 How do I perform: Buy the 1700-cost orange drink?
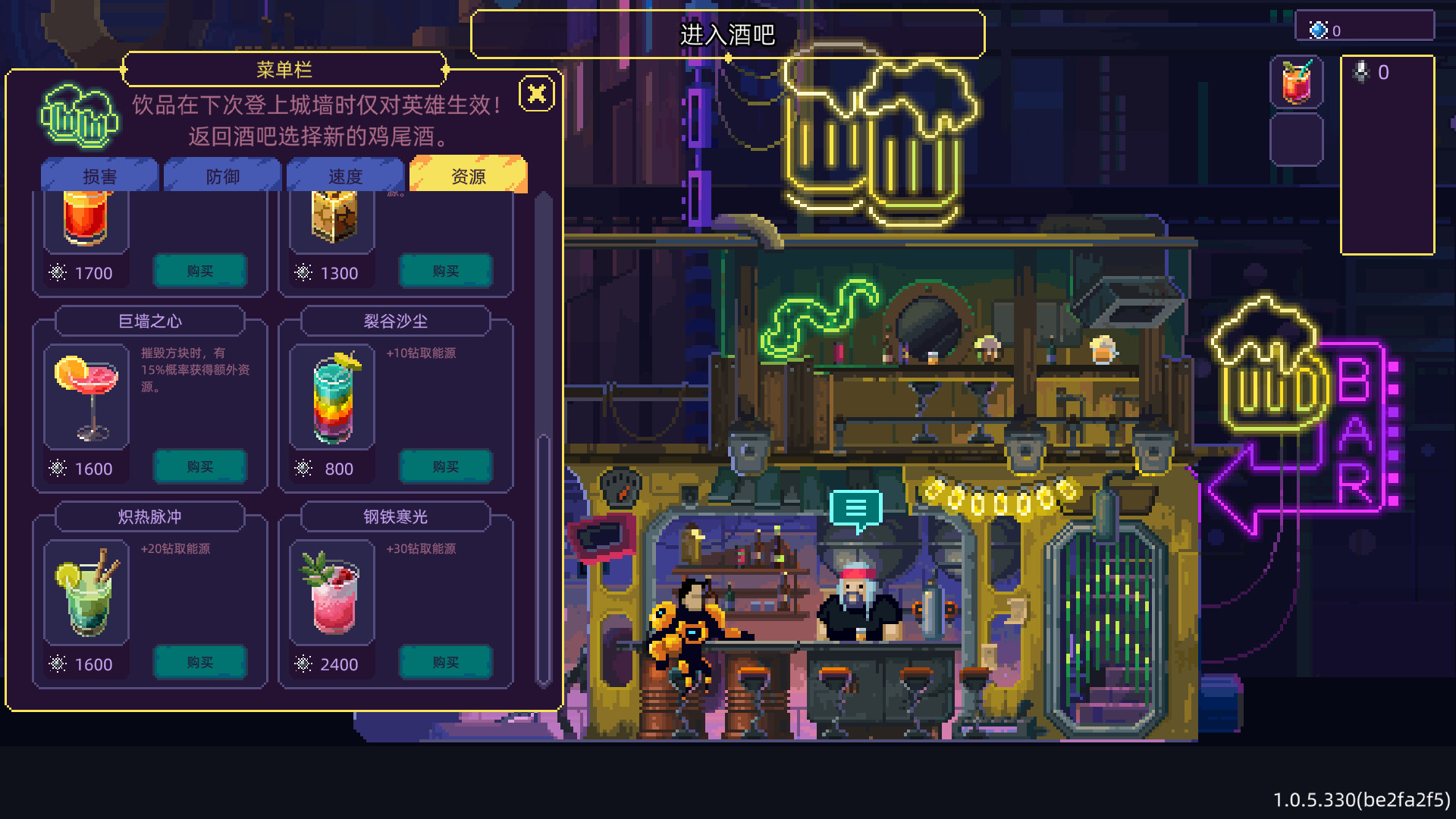200,271
